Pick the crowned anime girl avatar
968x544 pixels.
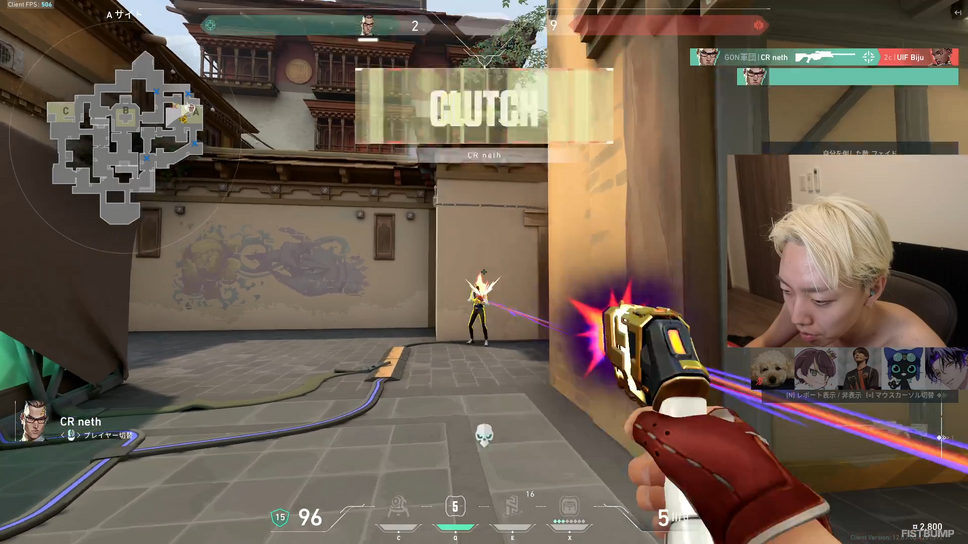tap(815, 367)
